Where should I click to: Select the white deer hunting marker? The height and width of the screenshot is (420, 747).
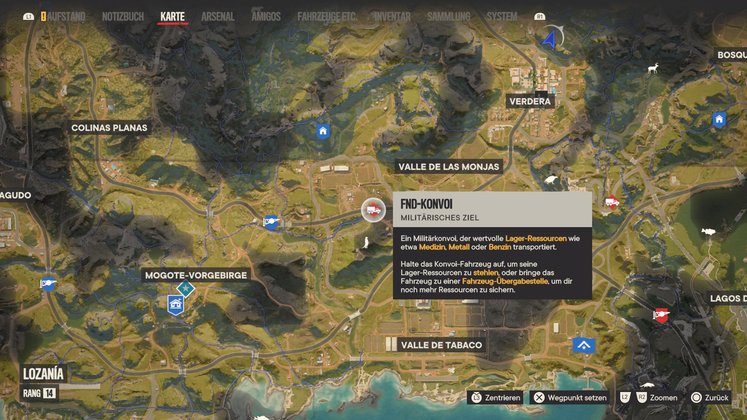(652, 69)
